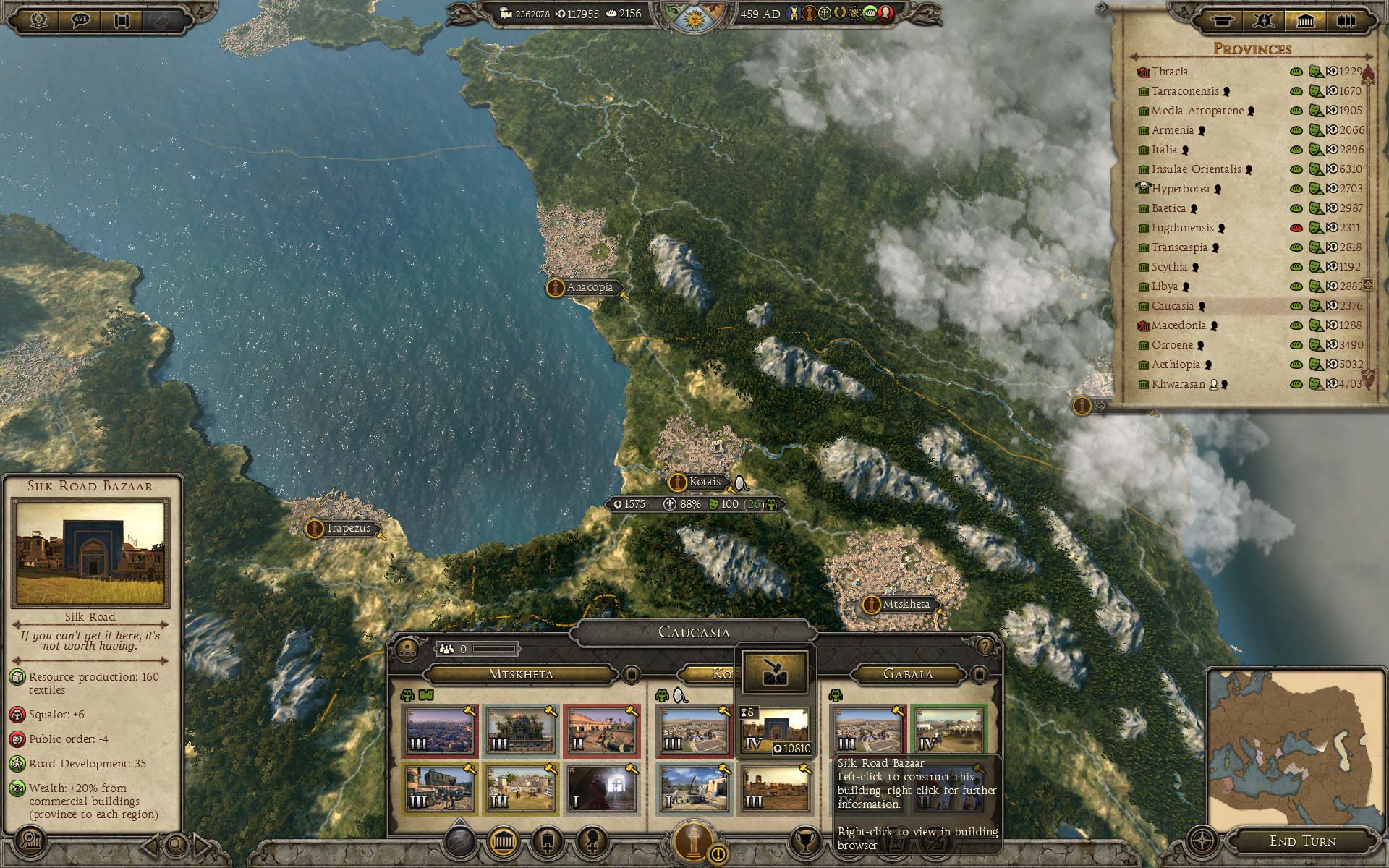Image resolution: width=1389 pixels, height=868 pixels.
Task: Show the provinces list tab
Action: coord(1305,20)
